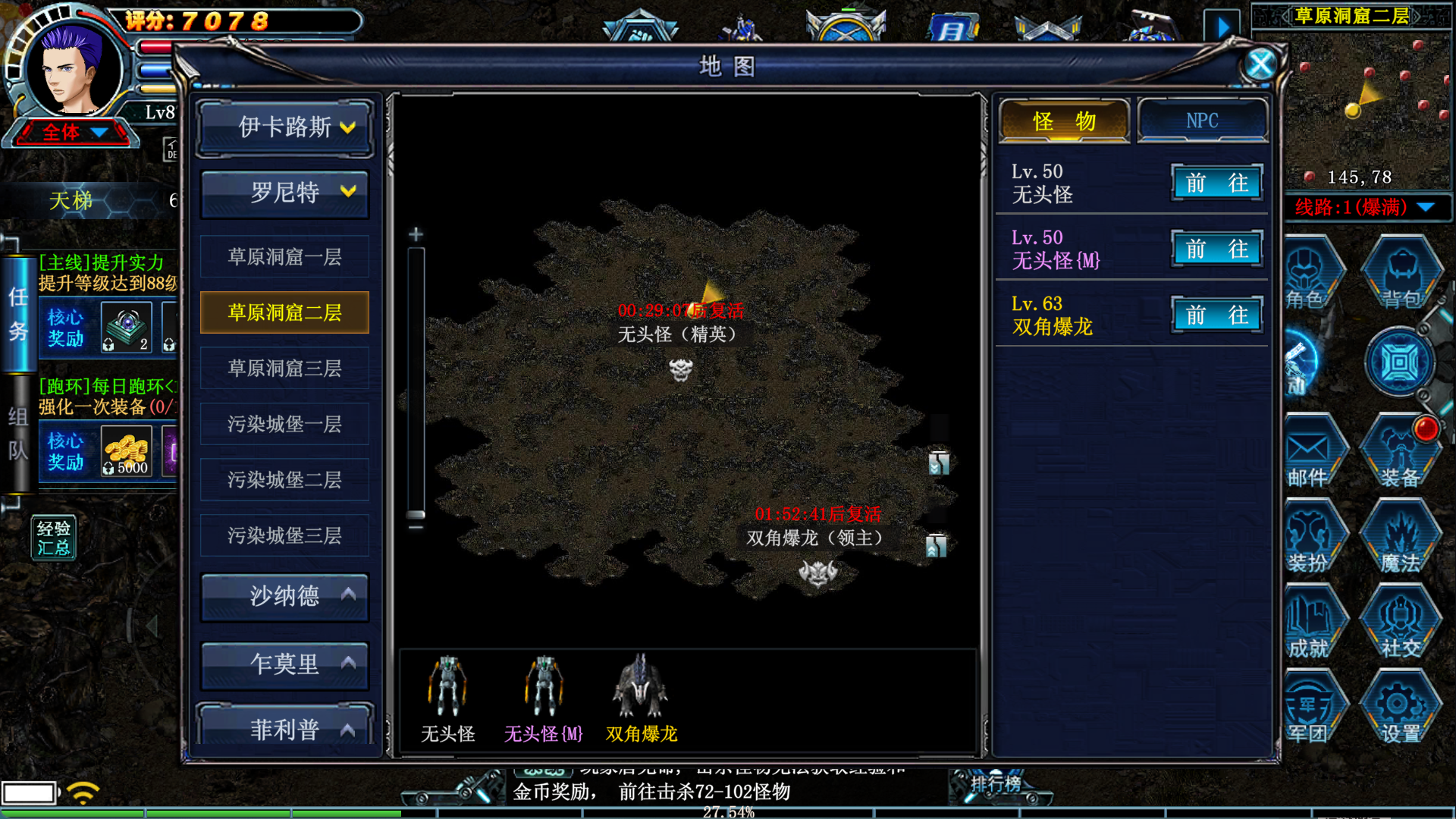Select the 双角爆龙 monster thumbnail
The image size is (1456, 819).
point(641,698)
